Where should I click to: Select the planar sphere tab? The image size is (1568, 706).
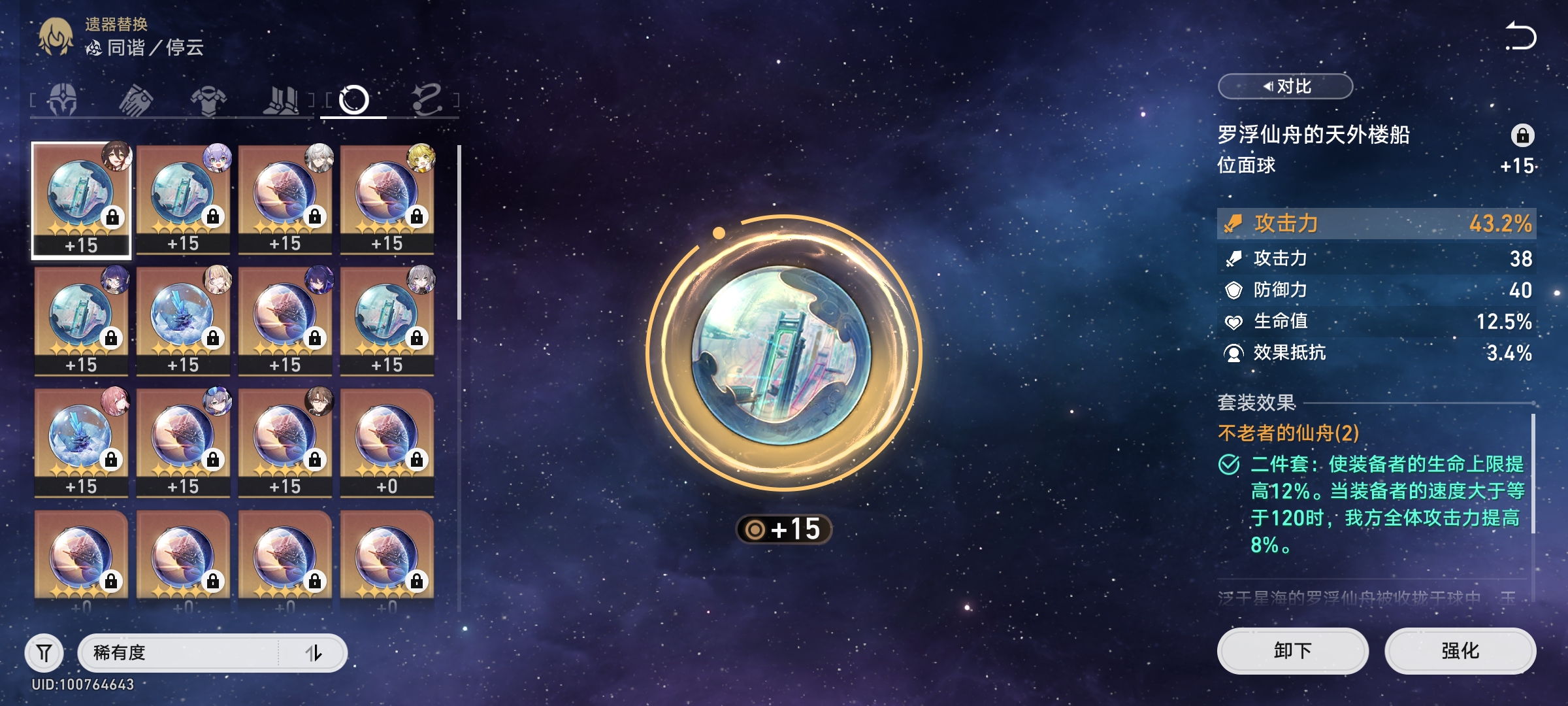pyautogui.click(x=353, y=100)
